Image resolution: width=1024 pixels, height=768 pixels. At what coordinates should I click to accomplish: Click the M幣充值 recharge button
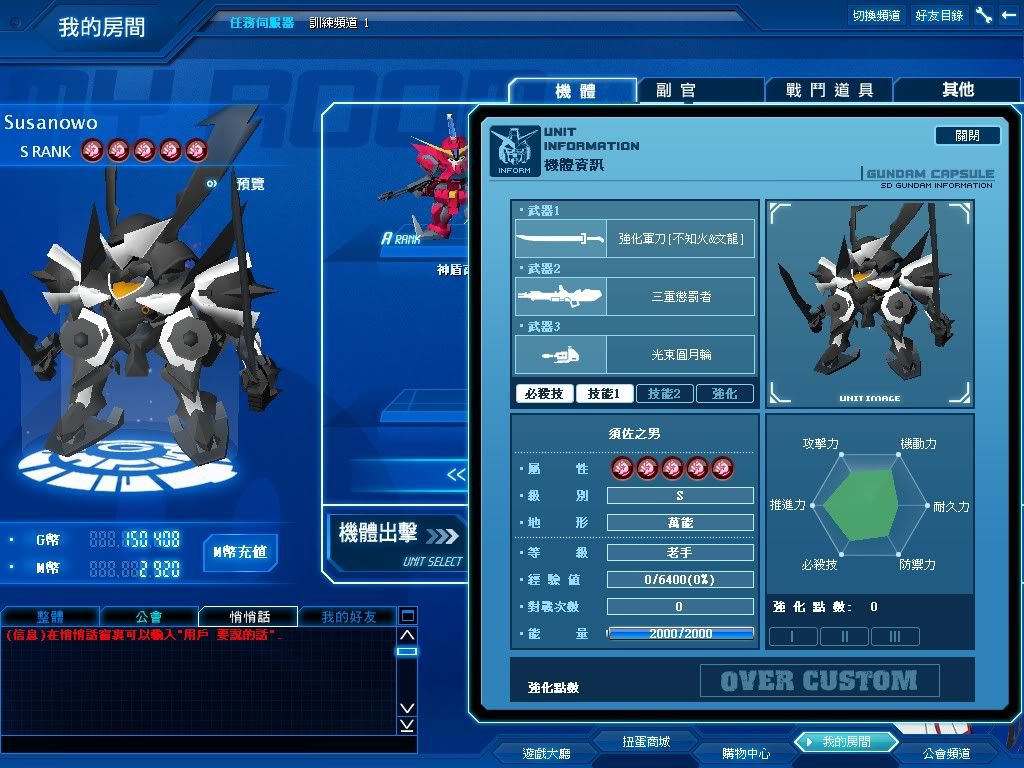[240, 552]
